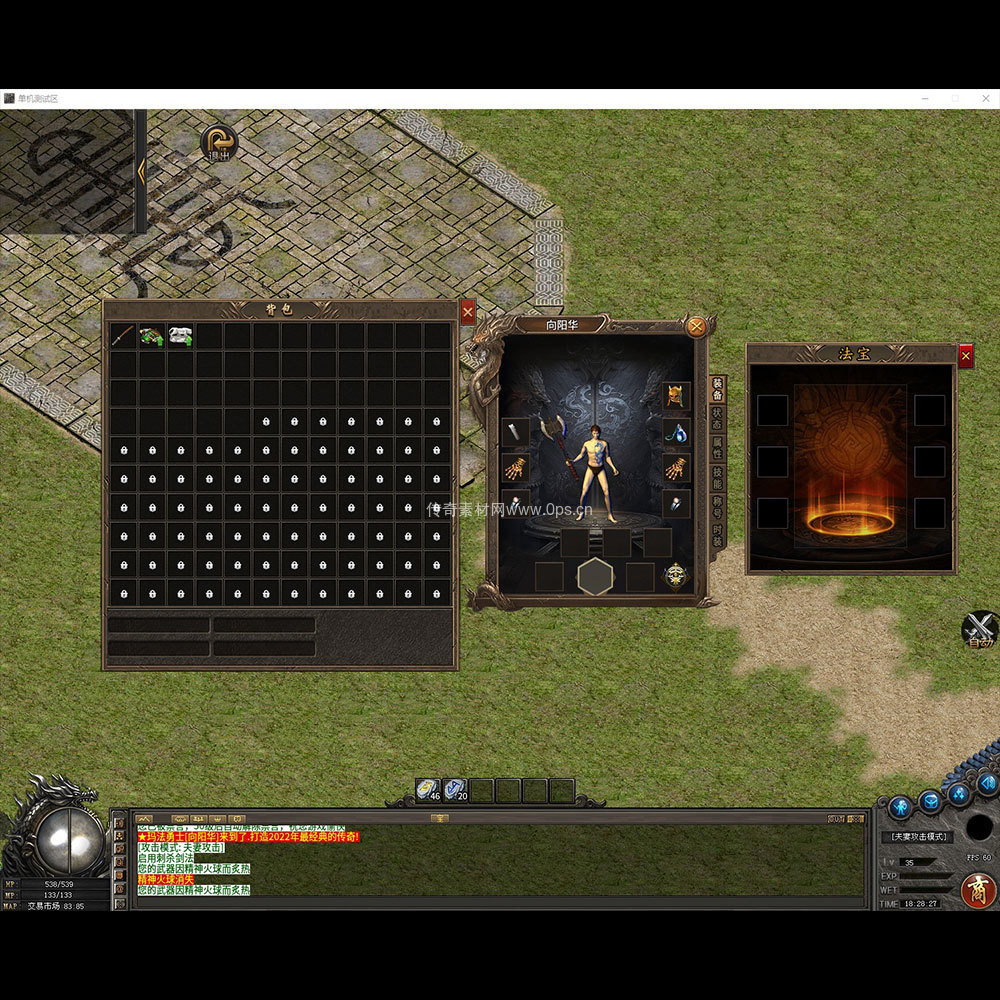Image resolution: width=1000 pixels, height=1000 pixels.
Task: Select the golden helmet equipment slot
Action: pyautogui.click(x=677, y=395)
